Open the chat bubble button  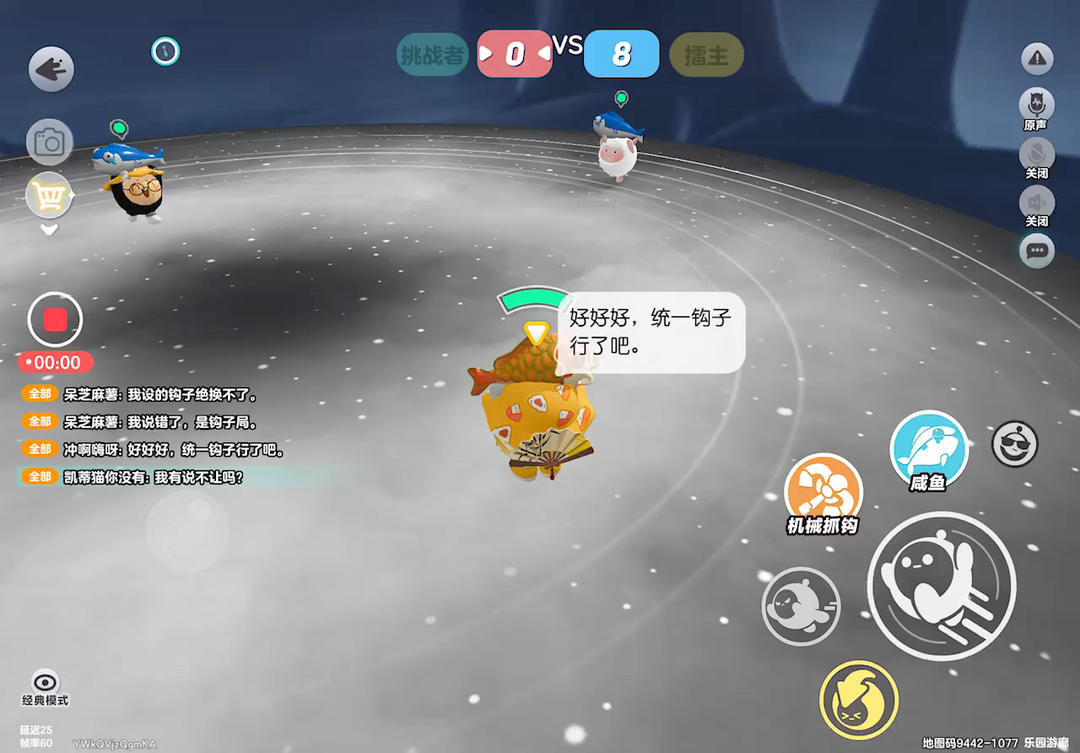(x=1037, y=250)
